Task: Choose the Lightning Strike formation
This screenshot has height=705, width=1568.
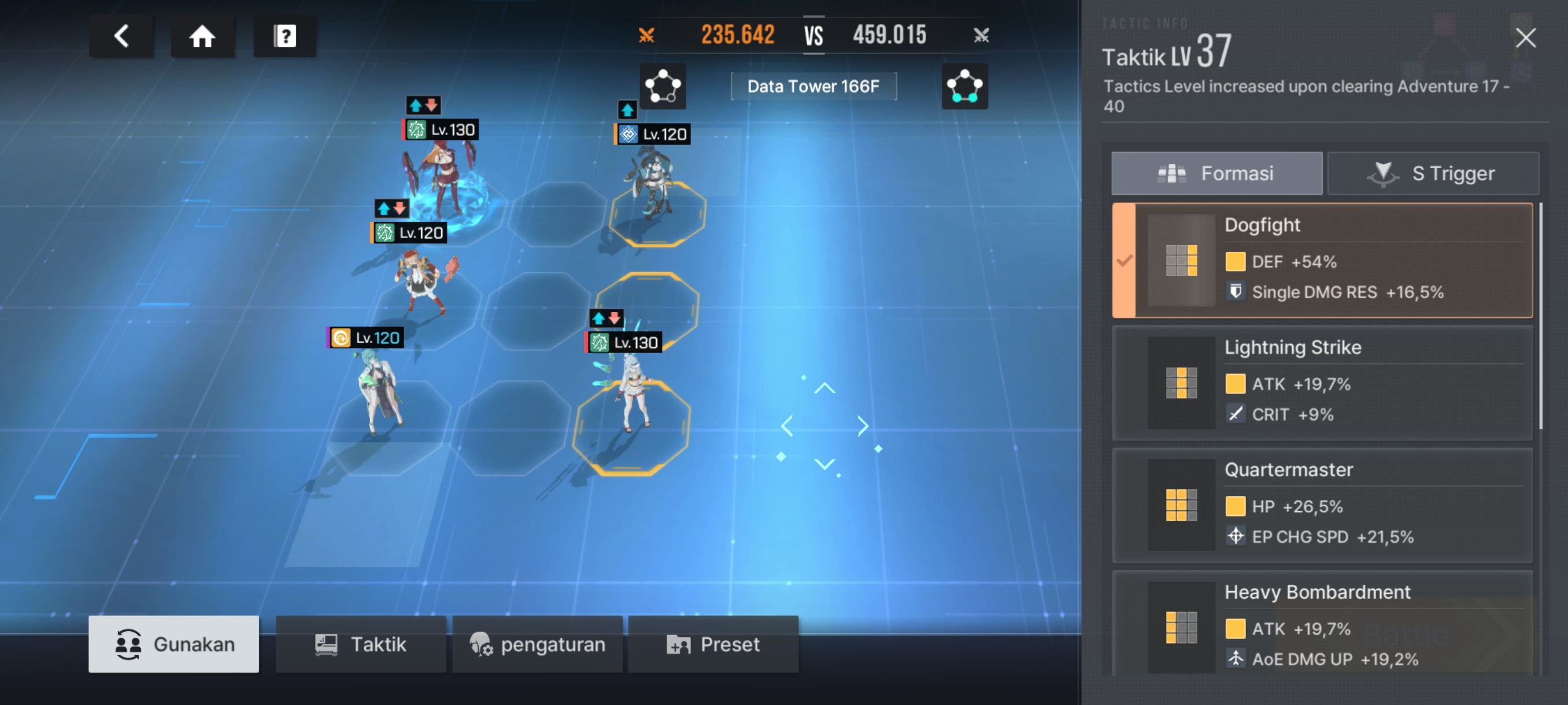Action: (1322, 383)
